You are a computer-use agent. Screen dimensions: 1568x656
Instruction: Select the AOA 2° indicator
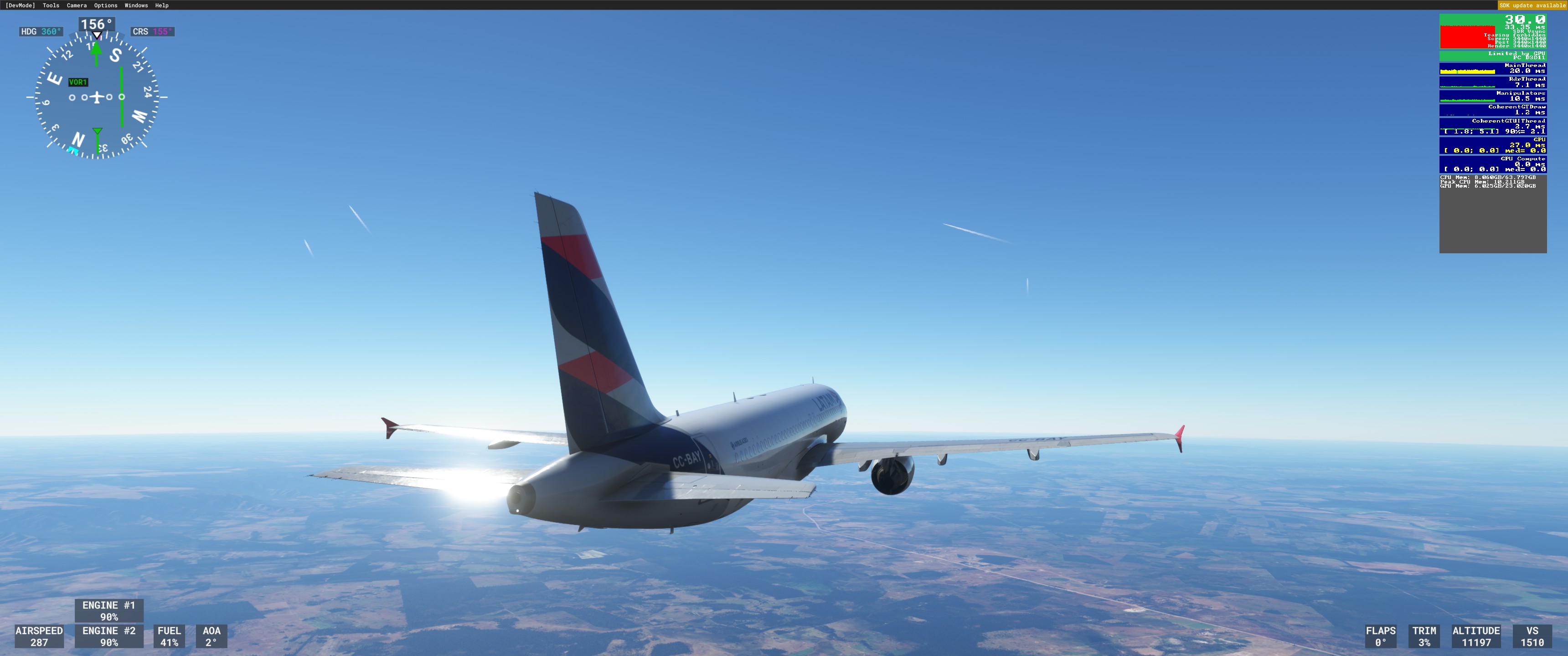coord(211,636)
